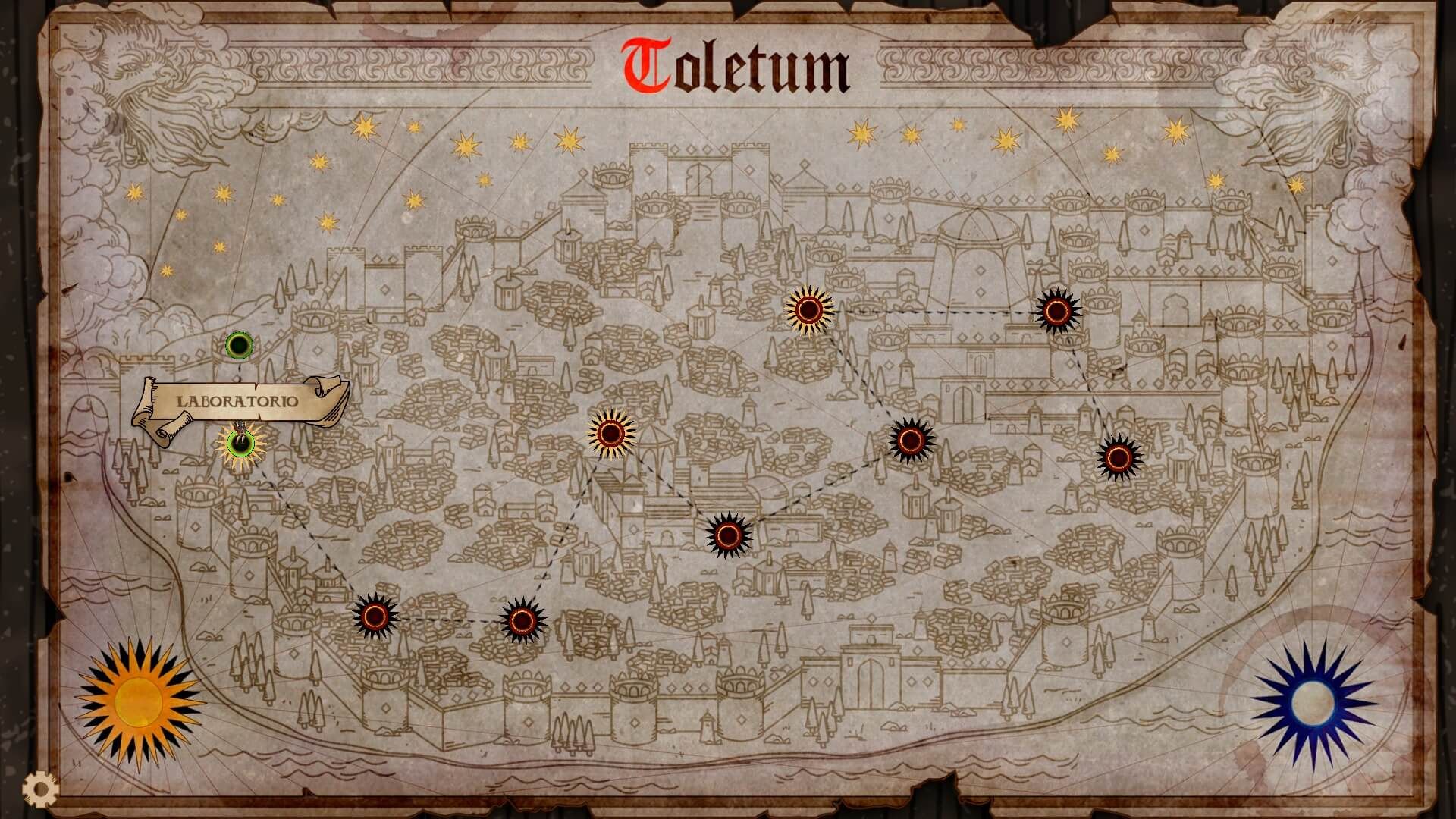
Task: Select the second dark sunburst along the bottom route
Action: coord(522,620)
